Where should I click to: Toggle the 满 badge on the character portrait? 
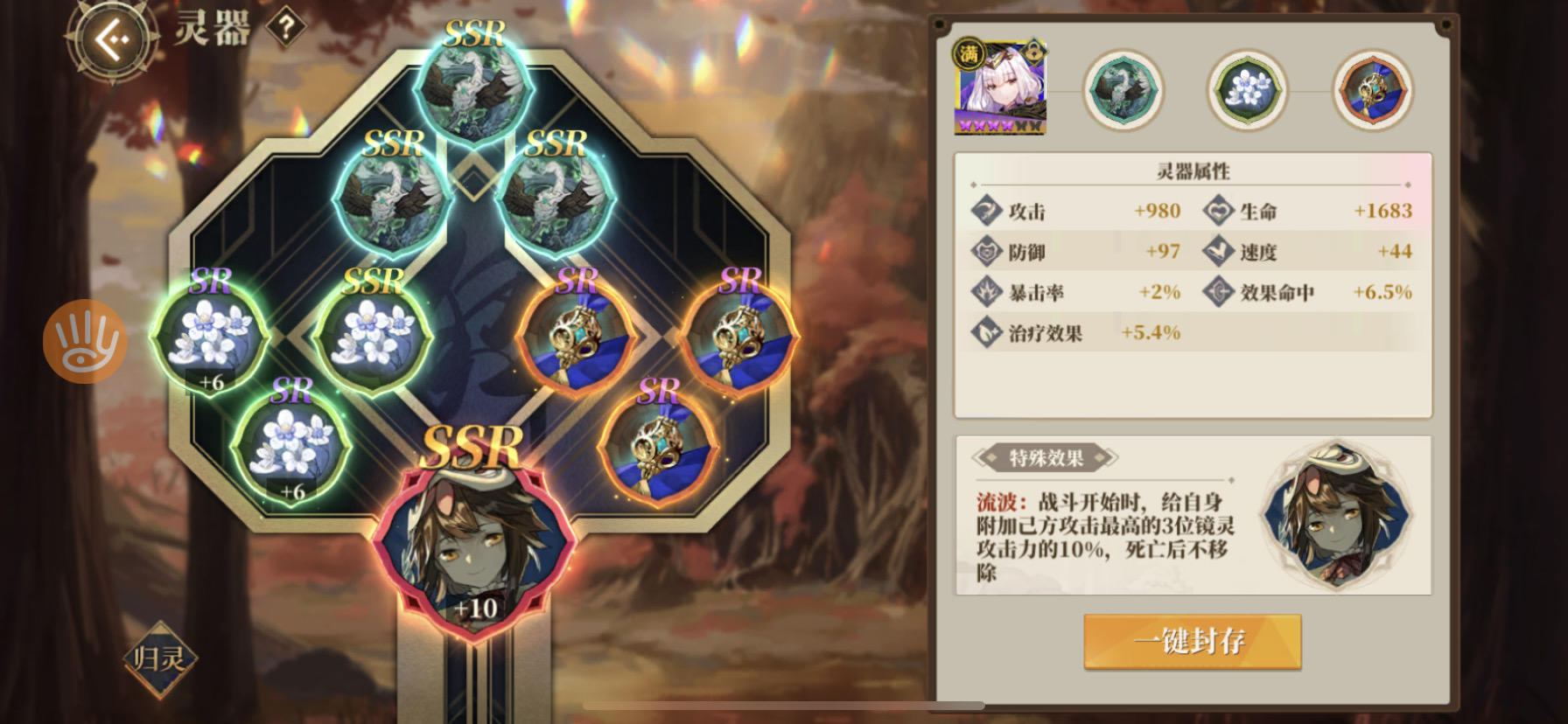click(968, 52)
